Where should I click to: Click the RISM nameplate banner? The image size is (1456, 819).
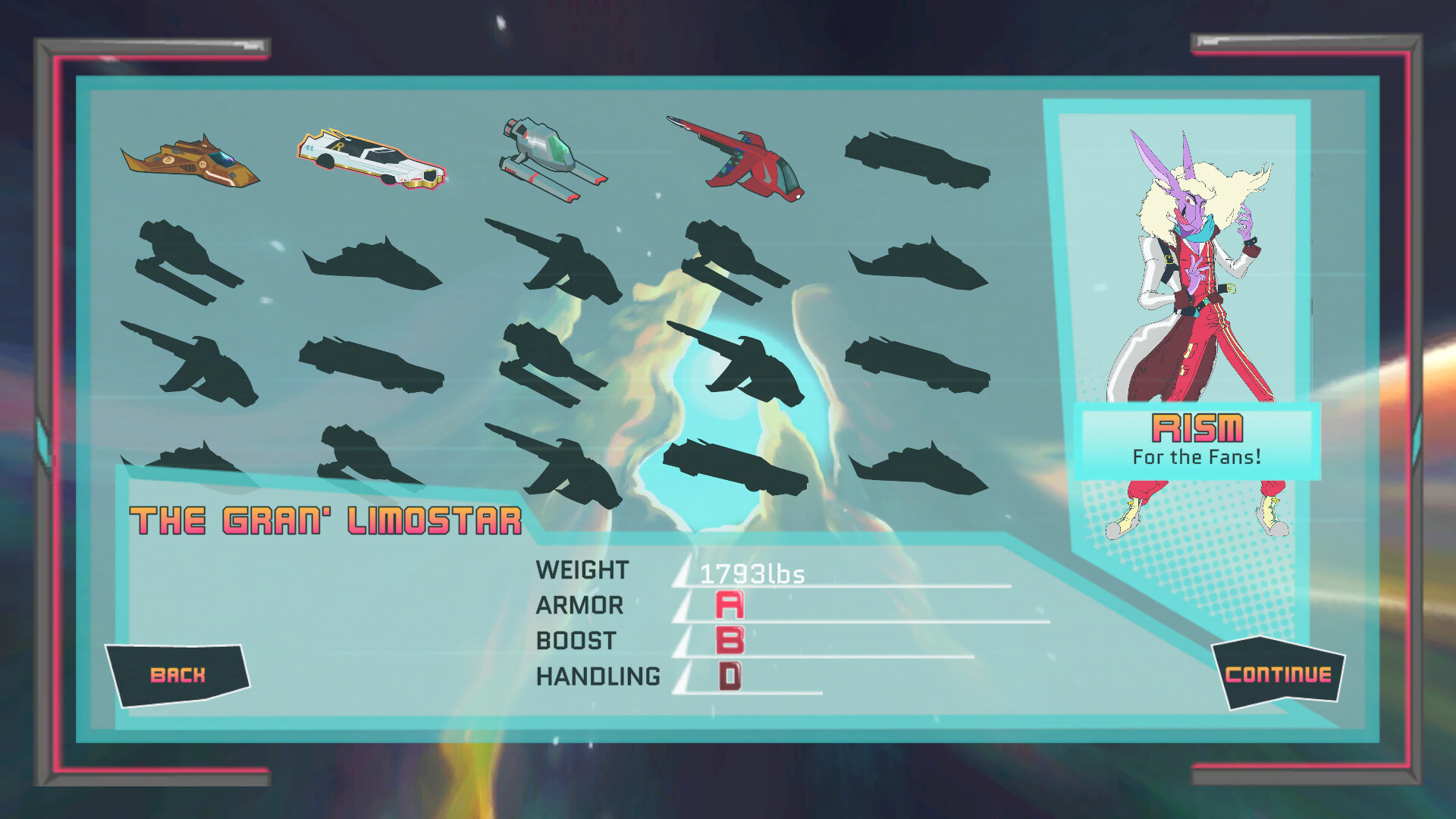1197,430
